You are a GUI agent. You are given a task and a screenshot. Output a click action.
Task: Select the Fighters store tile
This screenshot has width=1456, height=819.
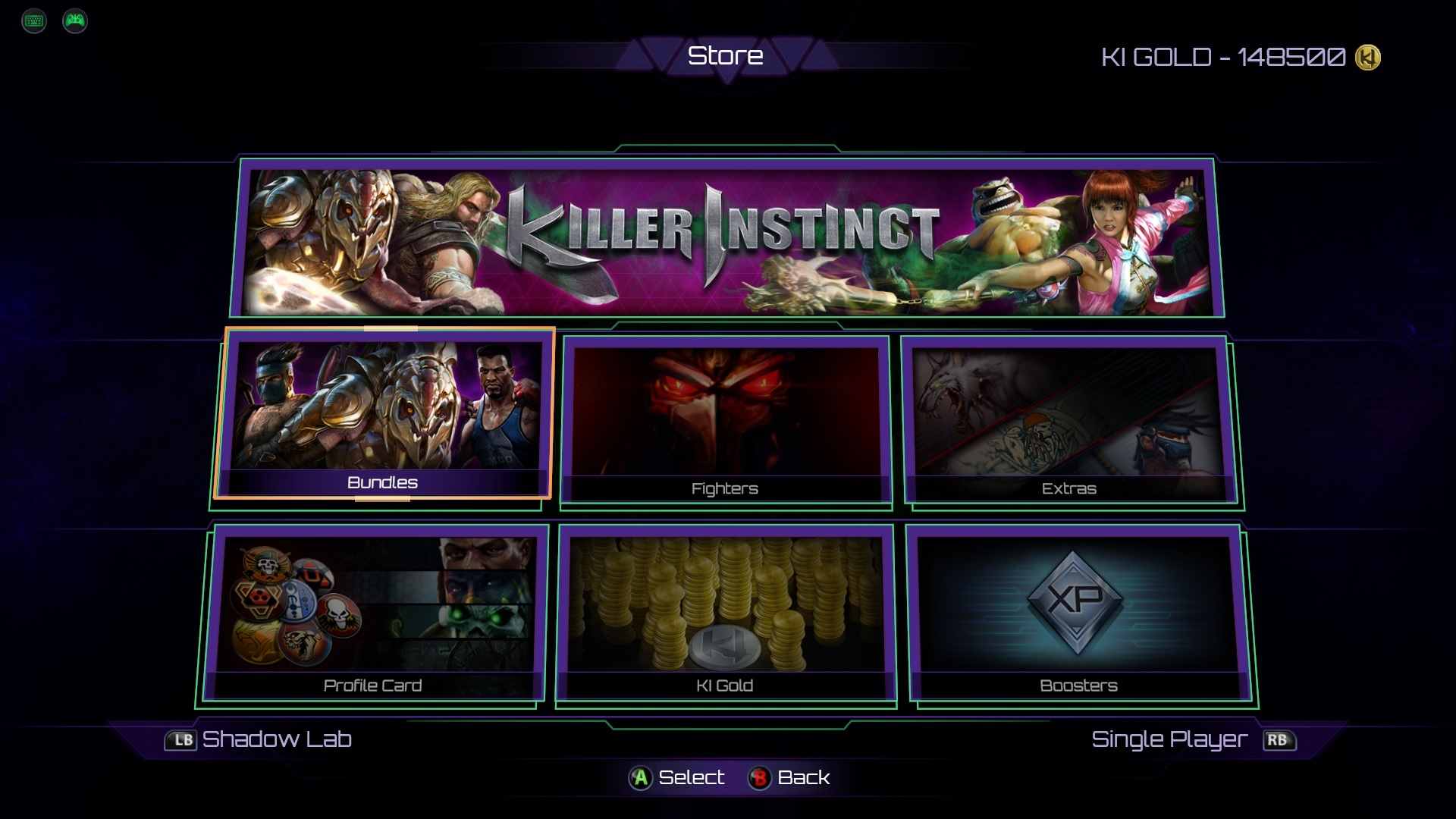point(726,419)
